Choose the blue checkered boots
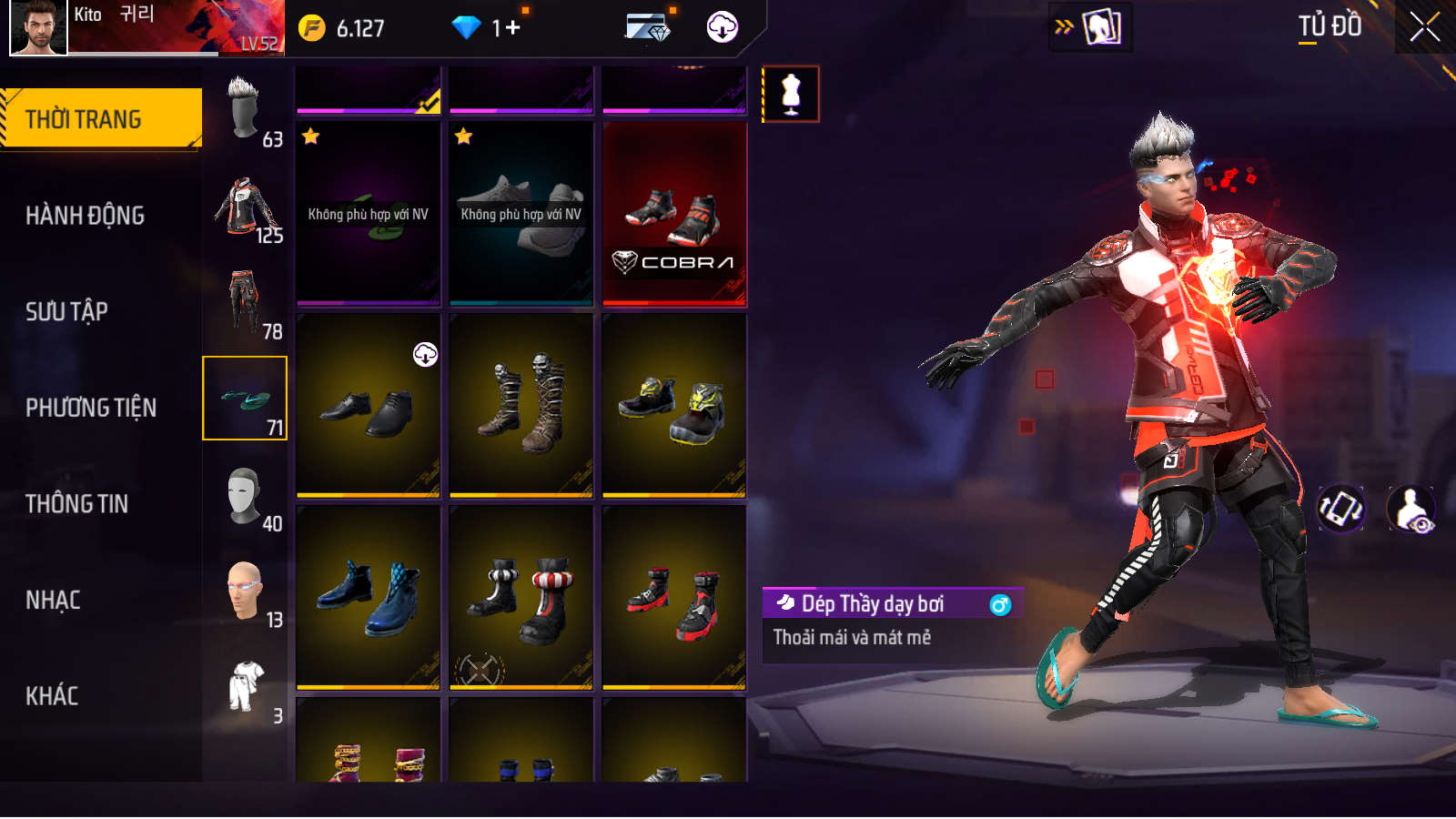 point(368,598)
